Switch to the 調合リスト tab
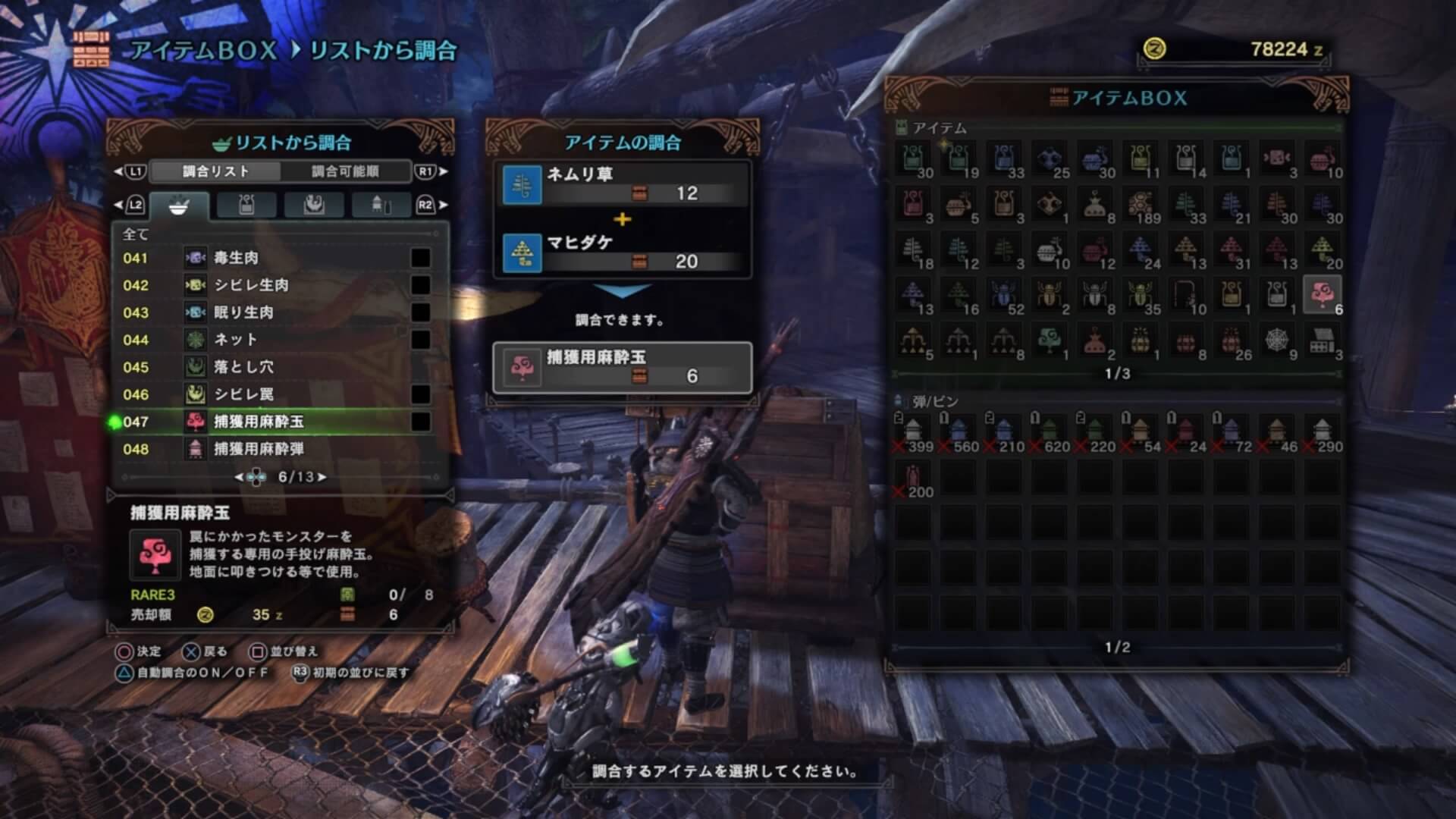The width and height of the screenshot is (1456, 819). (215, 171)
